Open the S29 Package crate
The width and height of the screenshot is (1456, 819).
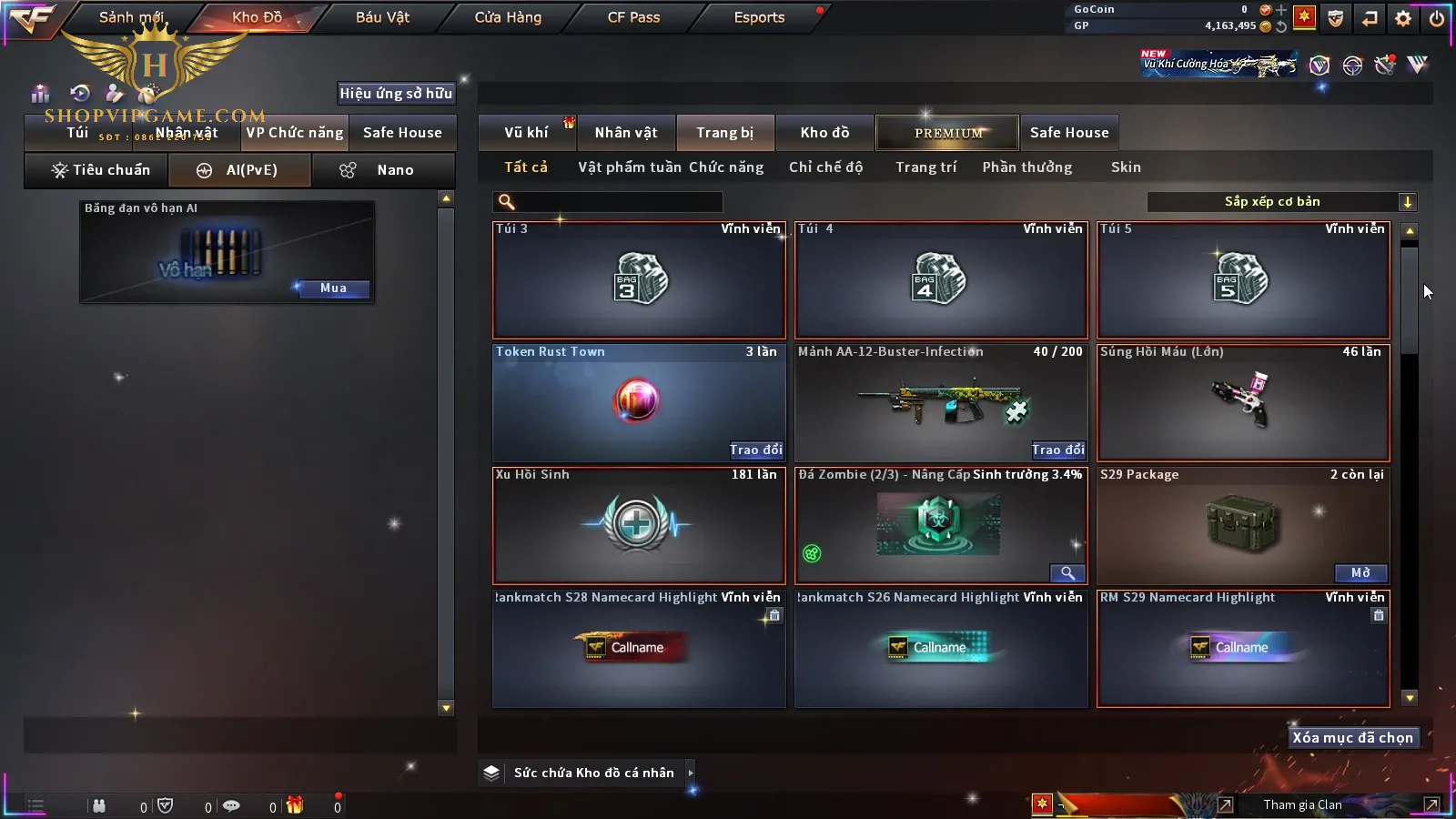(x=1360, y=572)
